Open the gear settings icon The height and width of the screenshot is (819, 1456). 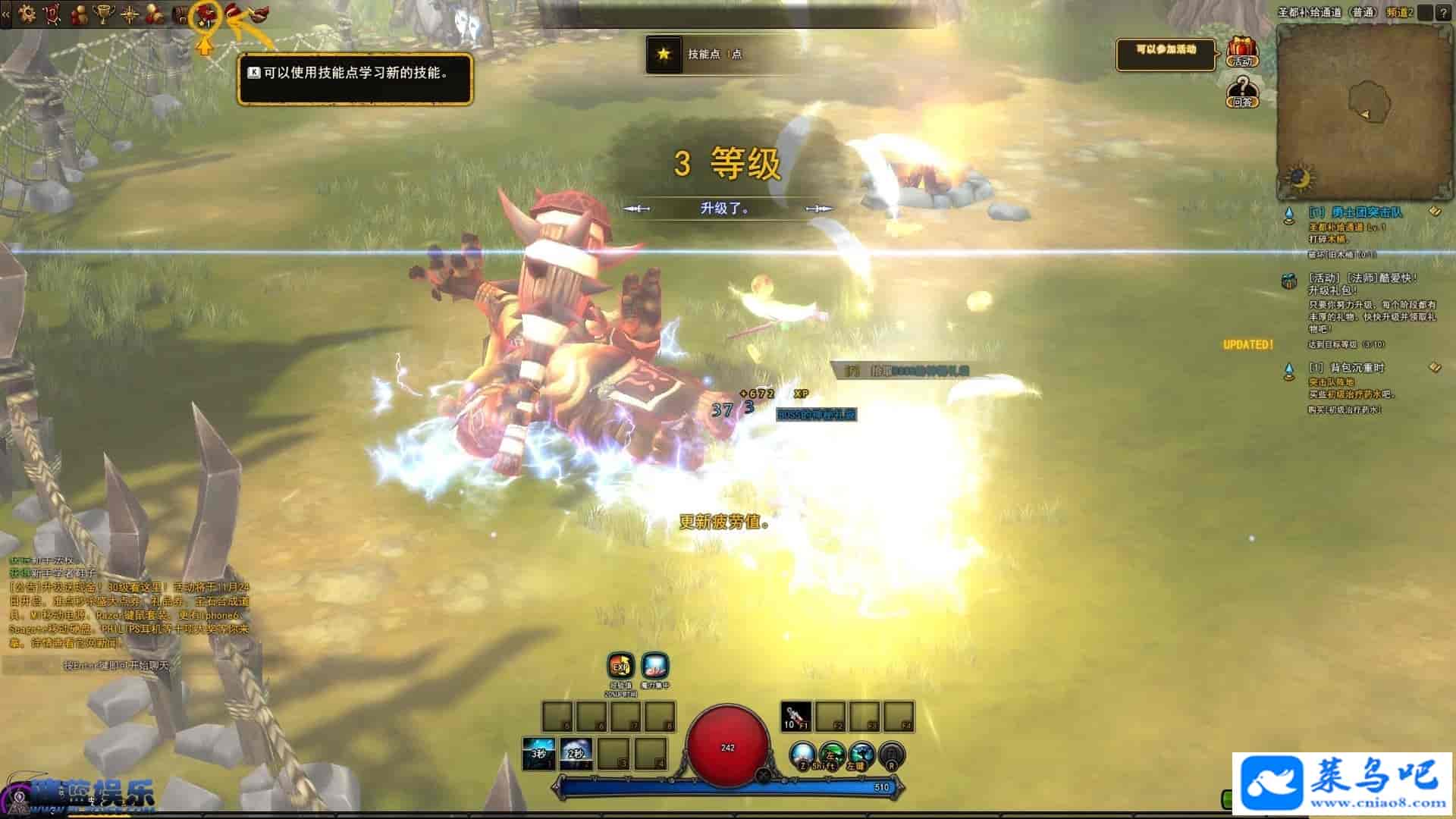click(27, 13)
